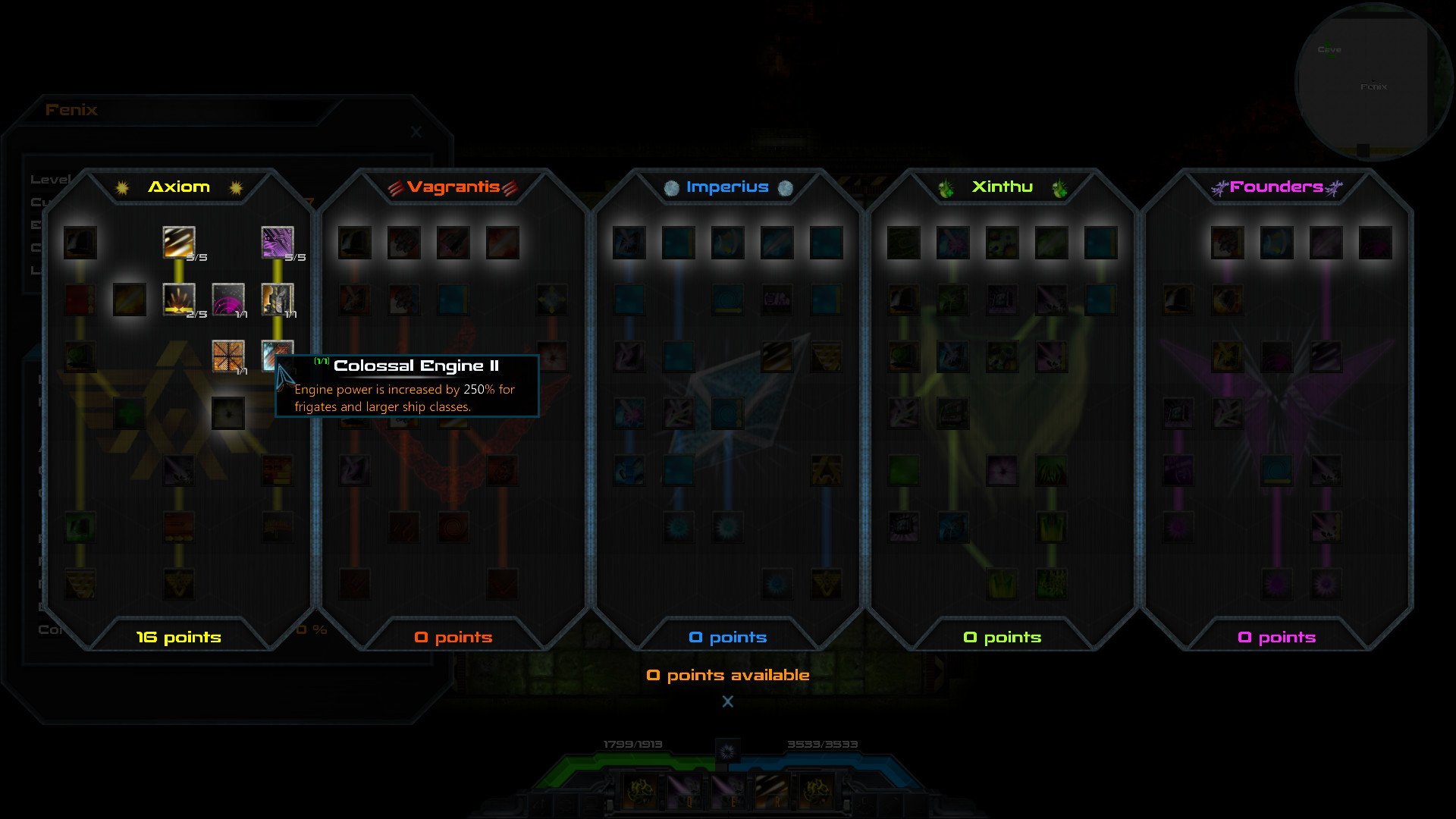Screen dimensions: 1456x819
Task: Click the 2/5 skill with yellow arrows
Action: 178,300
